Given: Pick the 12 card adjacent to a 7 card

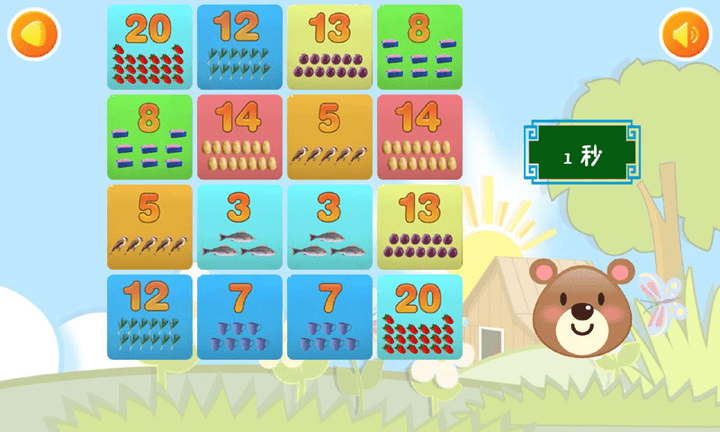Looking at the screenshot, I should pyautogui.click(x=149, y=317).
